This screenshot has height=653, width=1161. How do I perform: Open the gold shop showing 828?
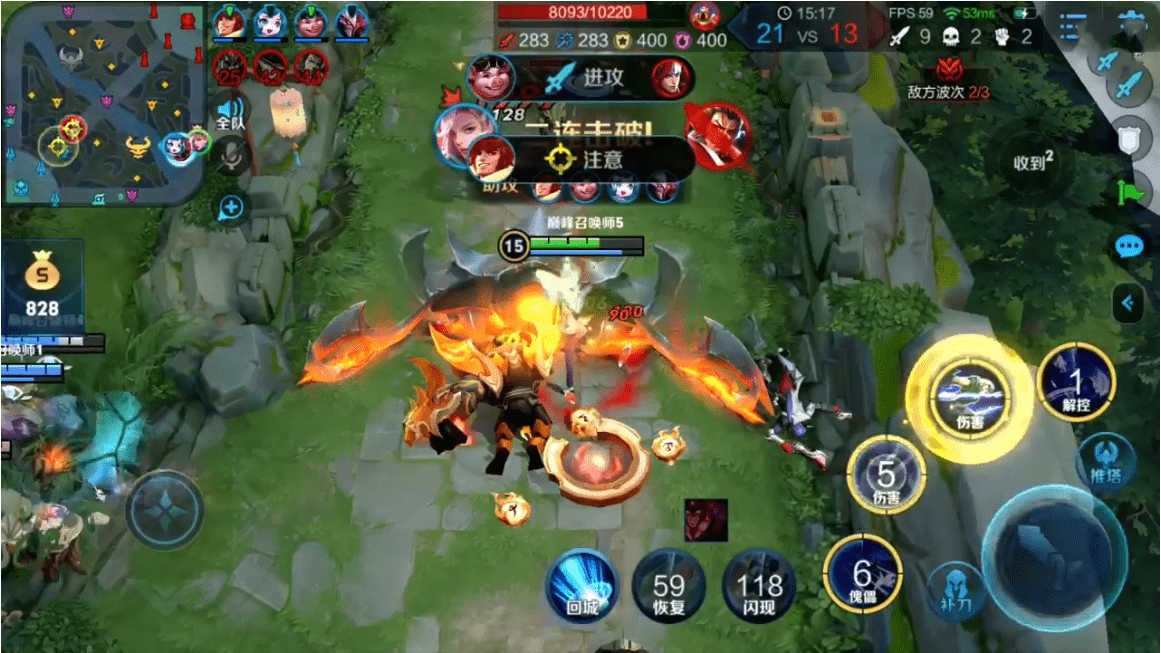coord(42,285)
